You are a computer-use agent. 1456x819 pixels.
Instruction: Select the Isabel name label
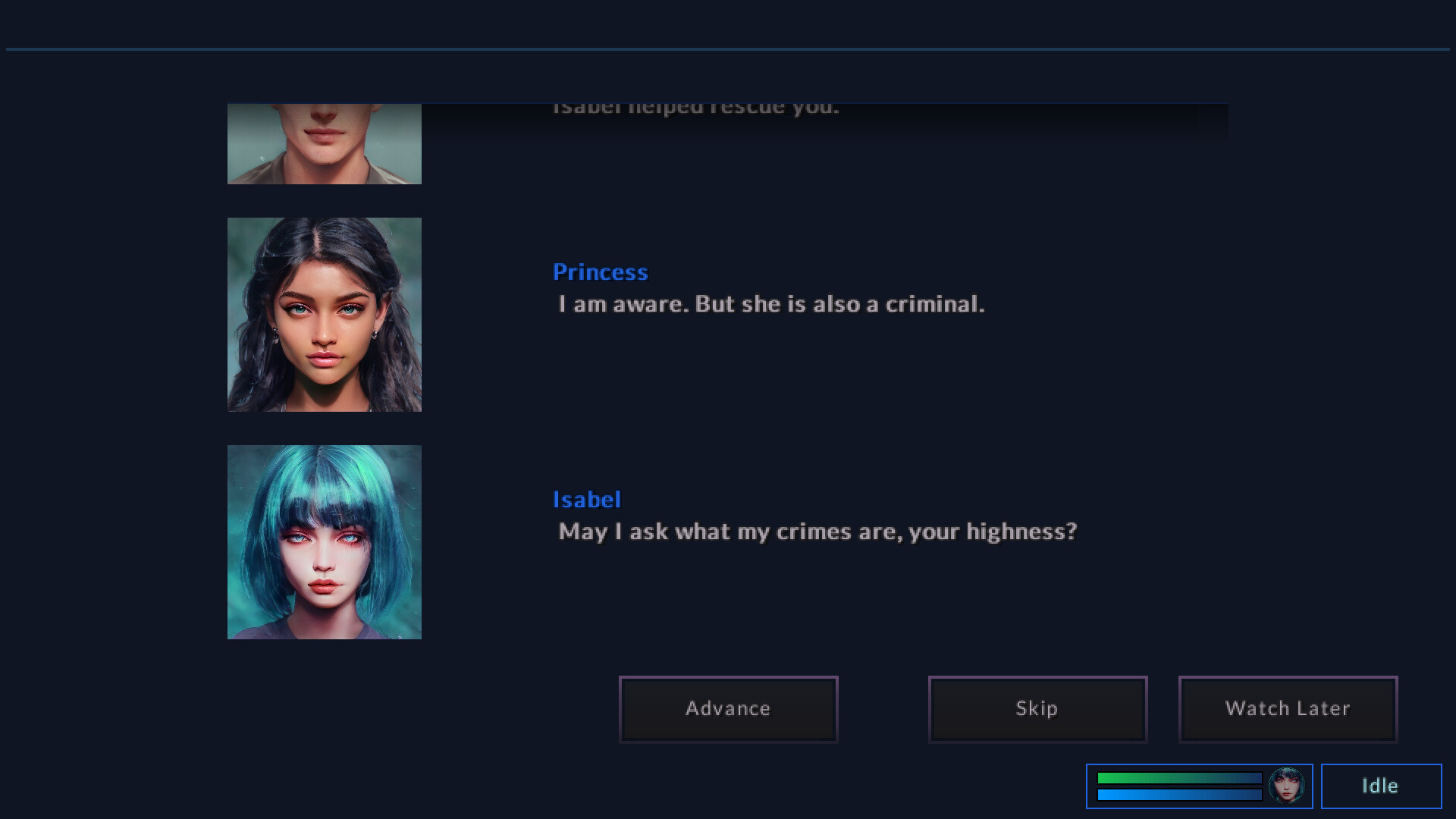tap(587, 499)
